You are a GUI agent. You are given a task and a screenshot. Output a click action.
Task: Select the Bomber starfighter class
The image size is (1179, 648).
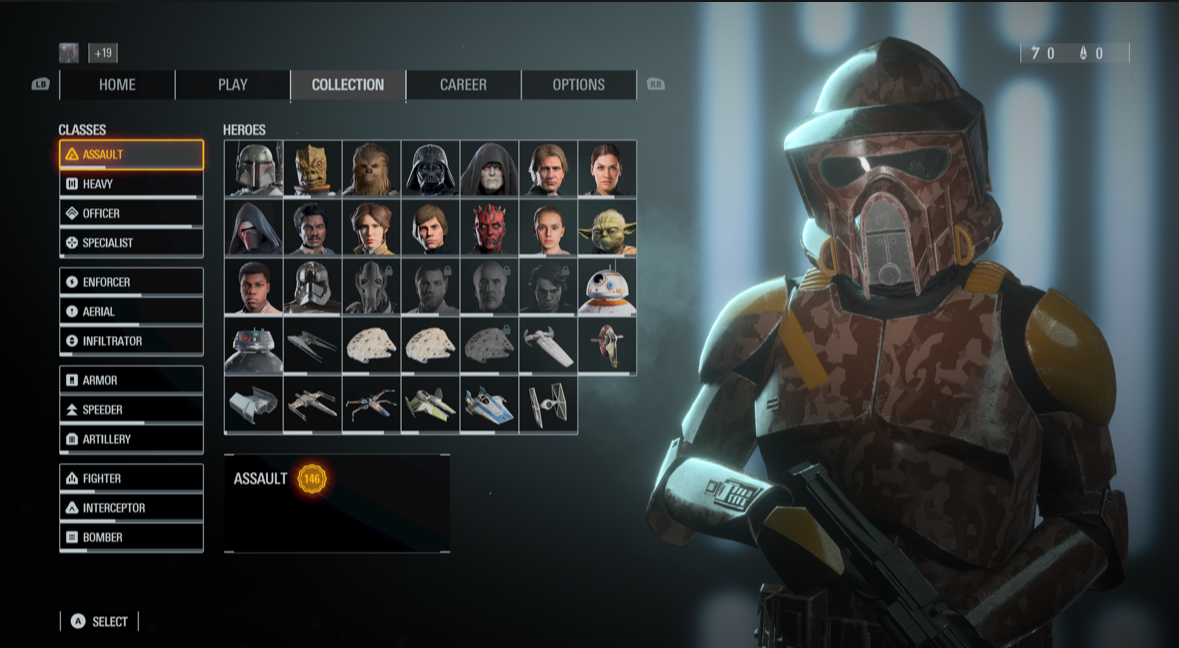[x=131, y=537]
